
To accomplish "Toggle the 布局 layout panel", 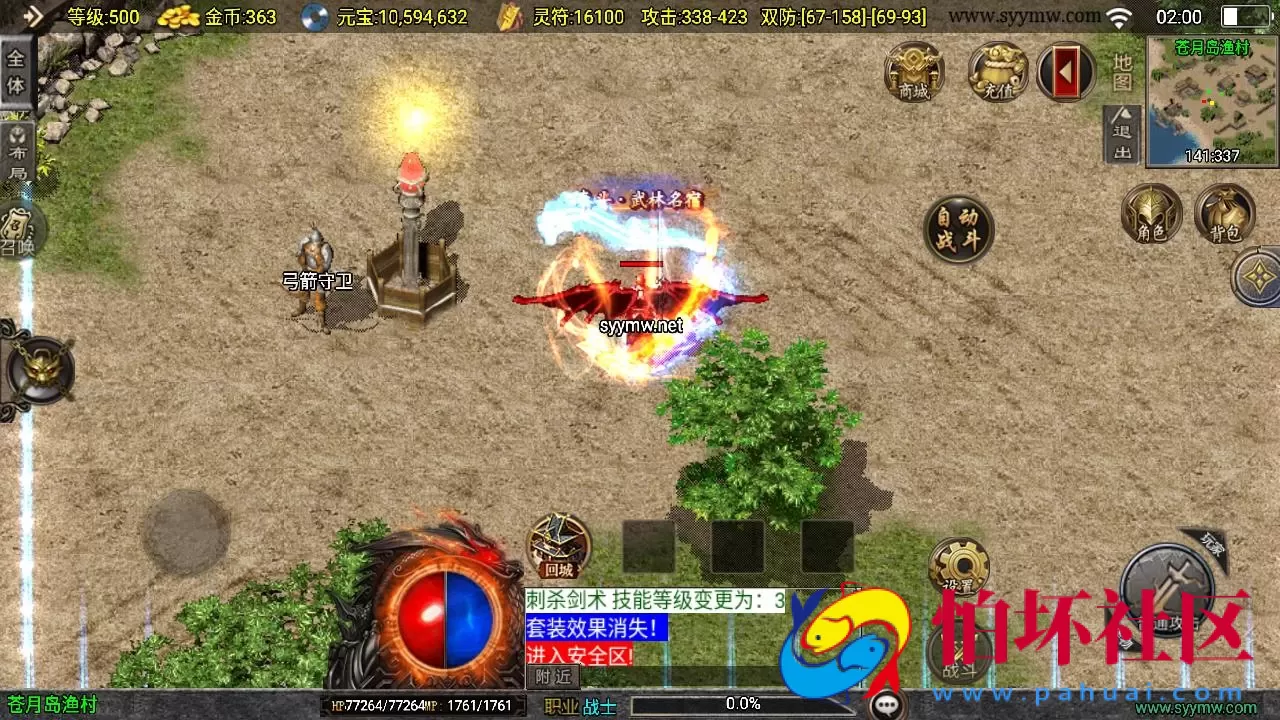I will tap(18, 147).
